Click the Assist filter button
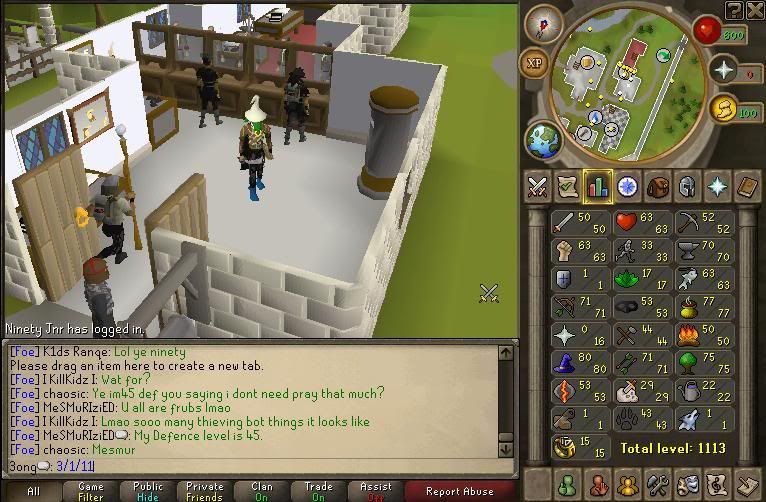This screenshot has height=502, width=766. [x=375, y=490]
